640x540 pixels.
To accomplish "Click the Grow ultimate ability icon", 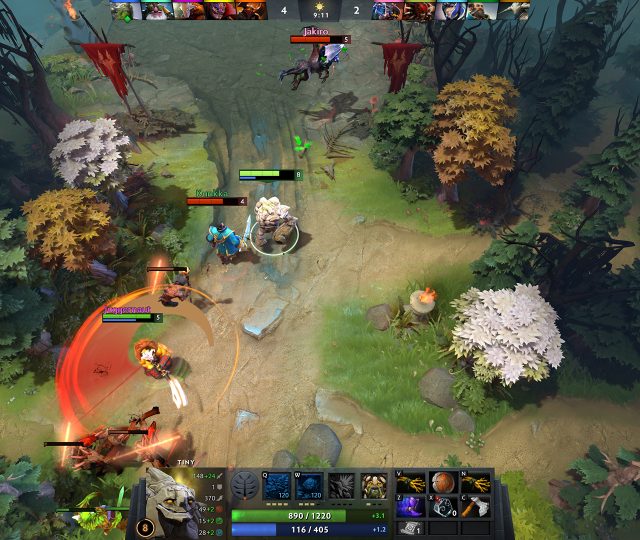I will [374, 486].
